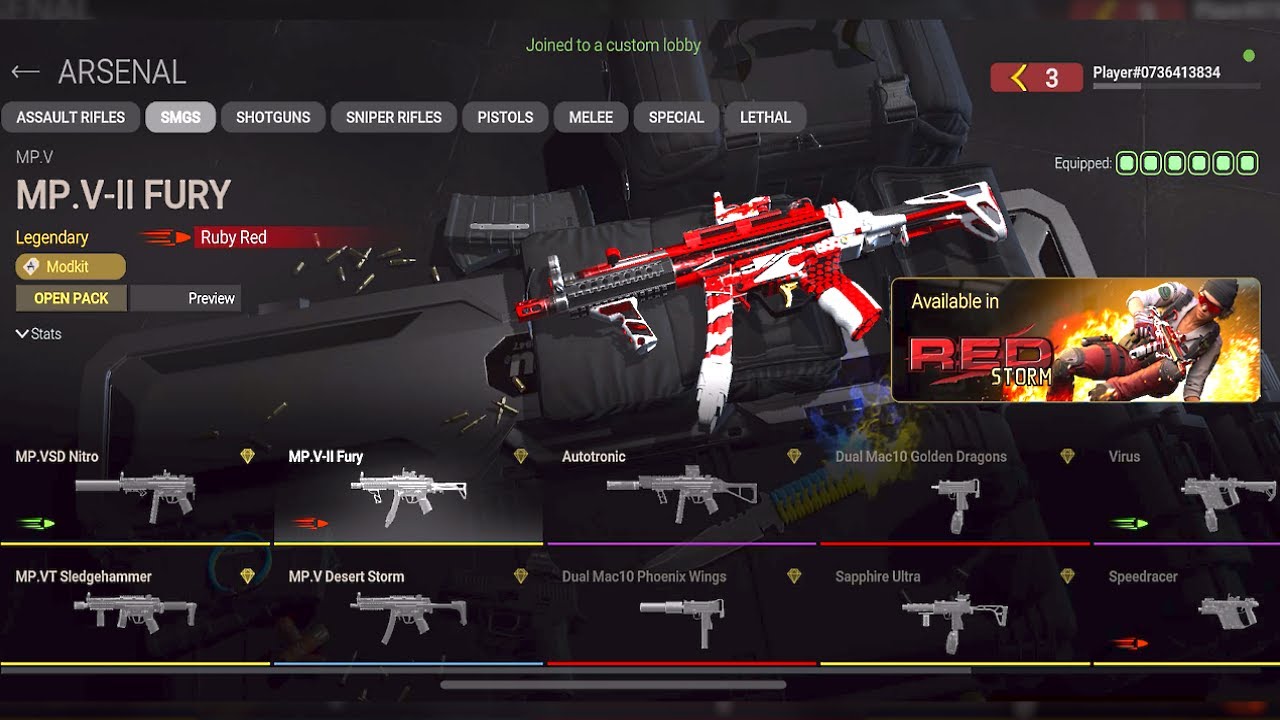
Task: Open the Shotguns tab
Action: pyautogui.click(x=273, y=117)
